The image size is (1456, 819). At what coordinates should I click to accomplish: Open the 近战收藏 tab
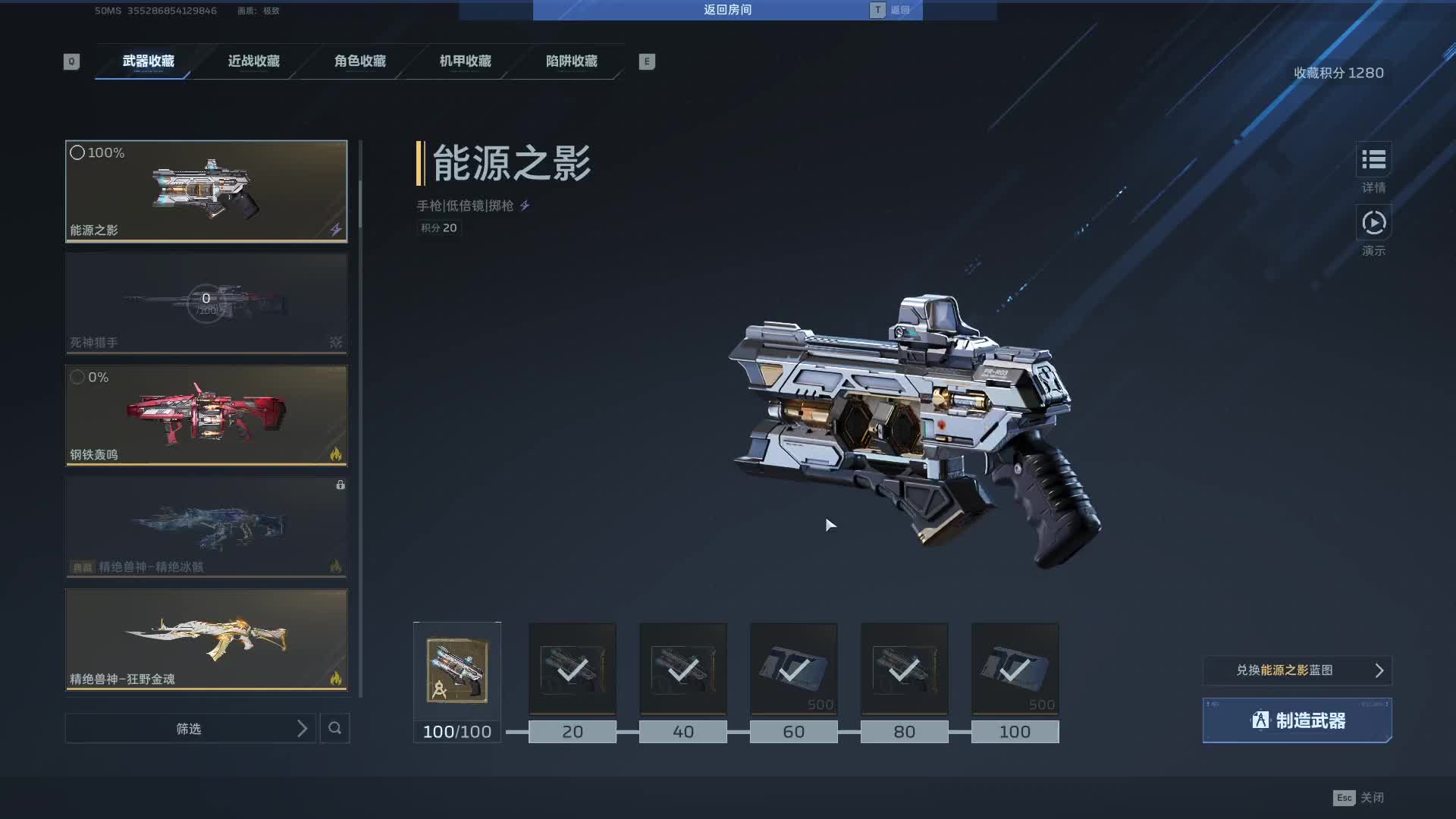(254, 61)
